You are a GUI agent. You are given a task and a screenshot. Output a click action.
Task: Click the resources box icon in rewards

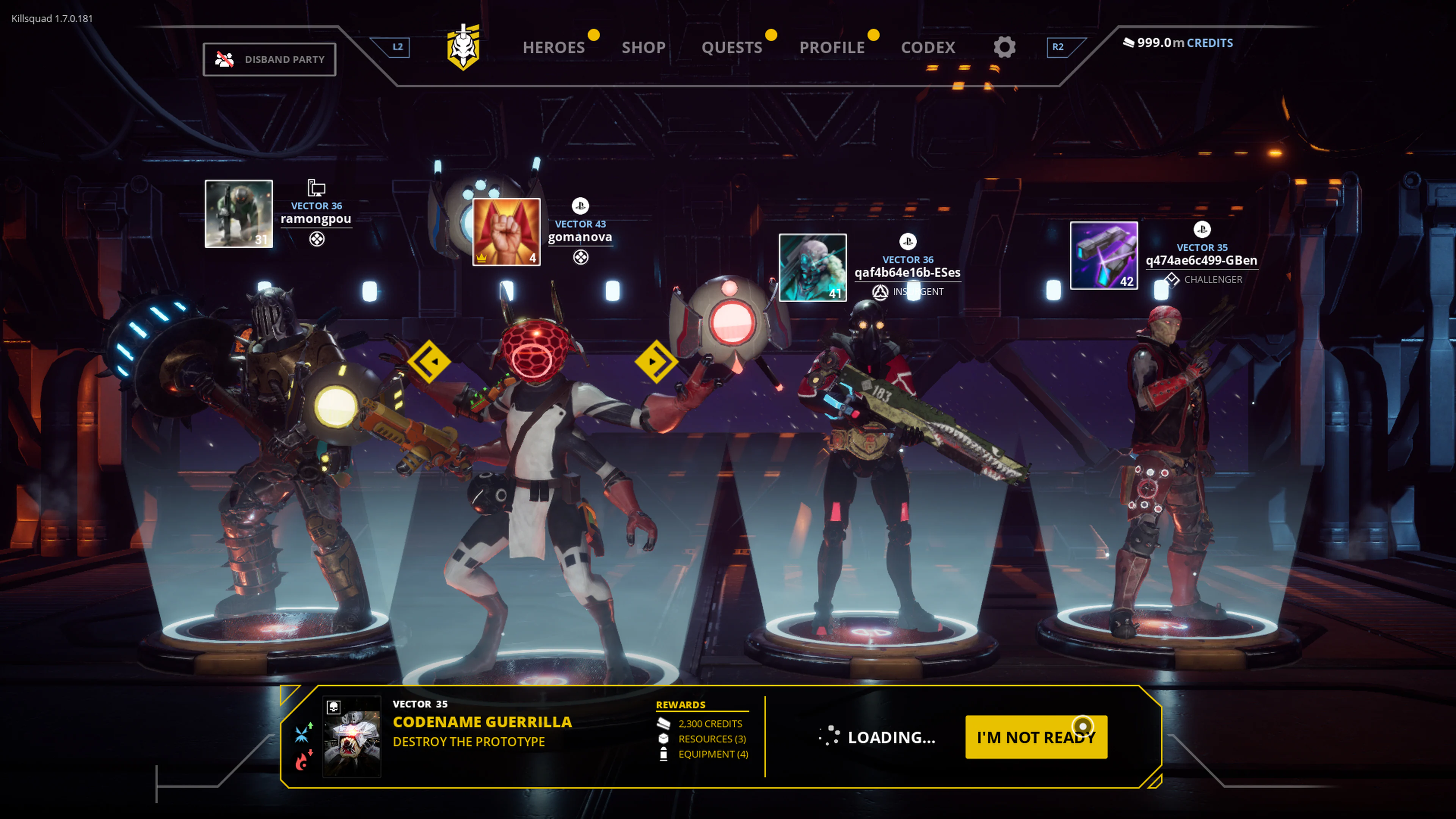664,738
